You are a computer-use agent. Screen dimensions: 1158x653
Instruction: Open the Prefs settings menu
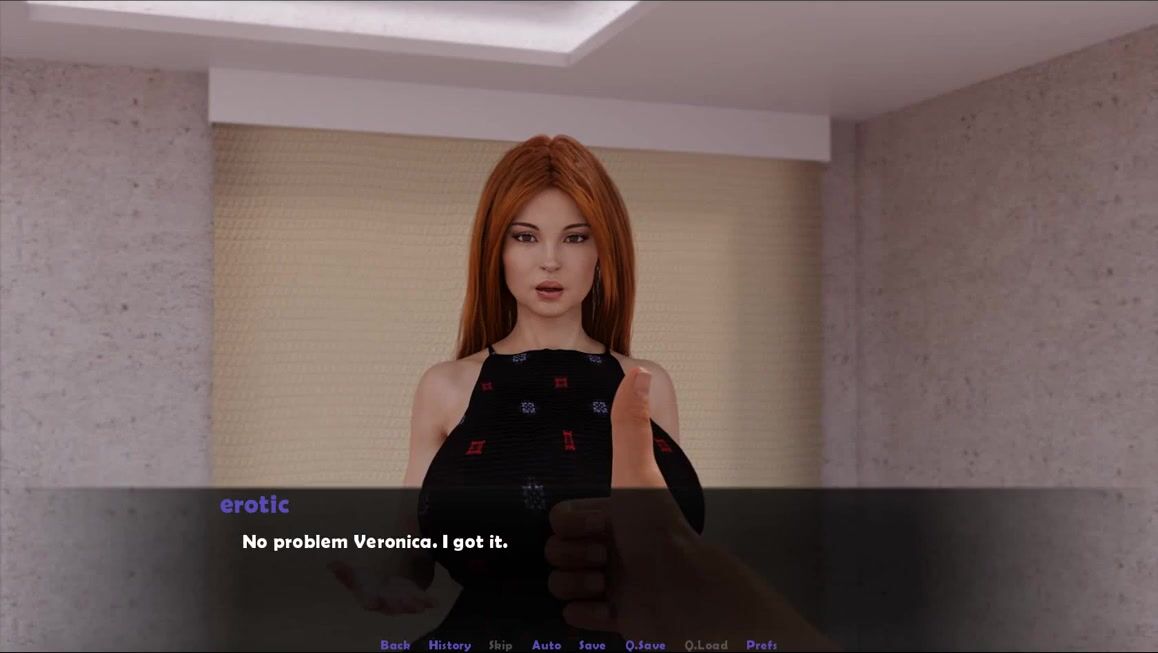tap(761, 645)
